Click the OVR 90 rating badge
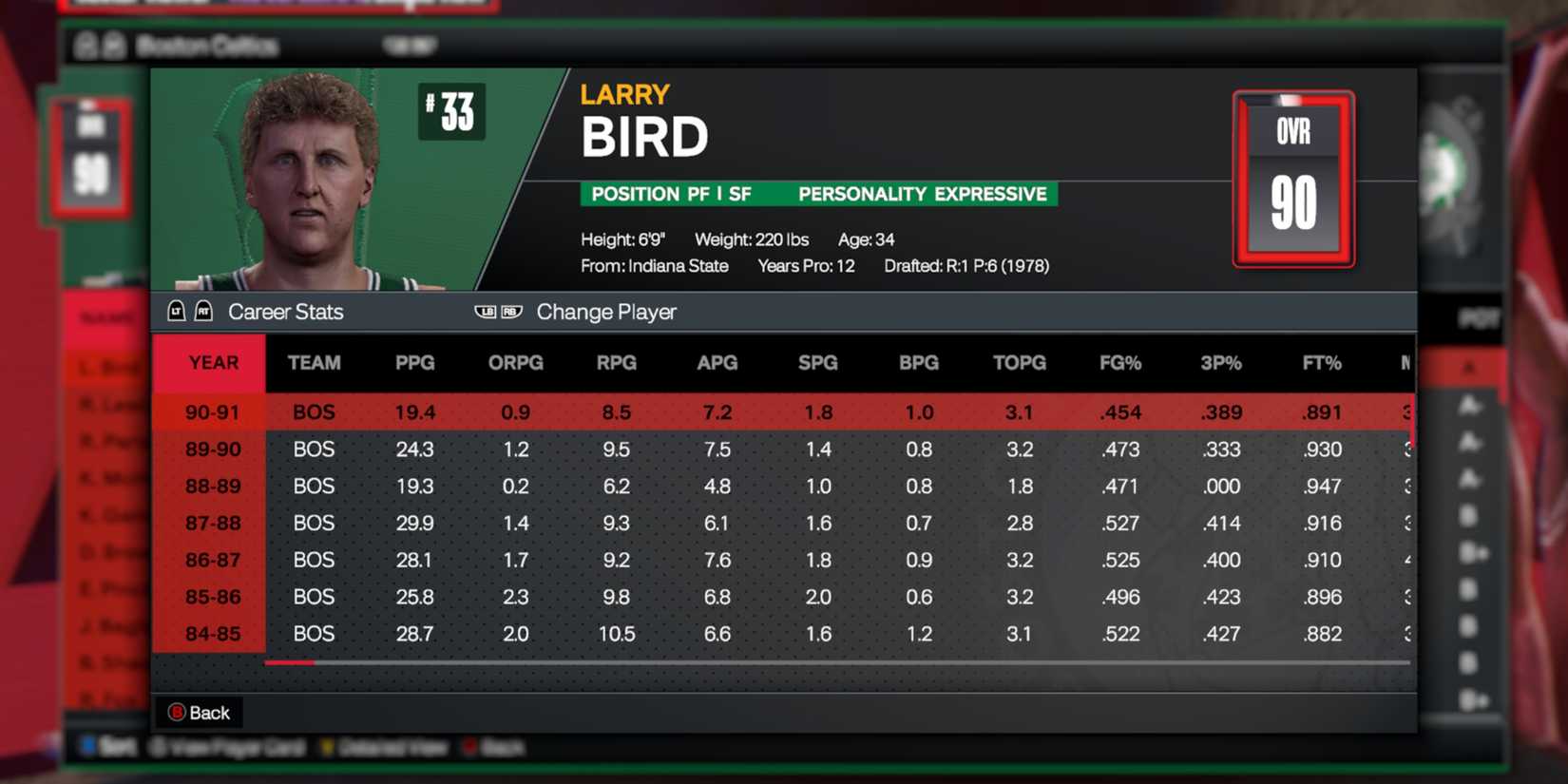The image size is (1568, 784). 1292,179
